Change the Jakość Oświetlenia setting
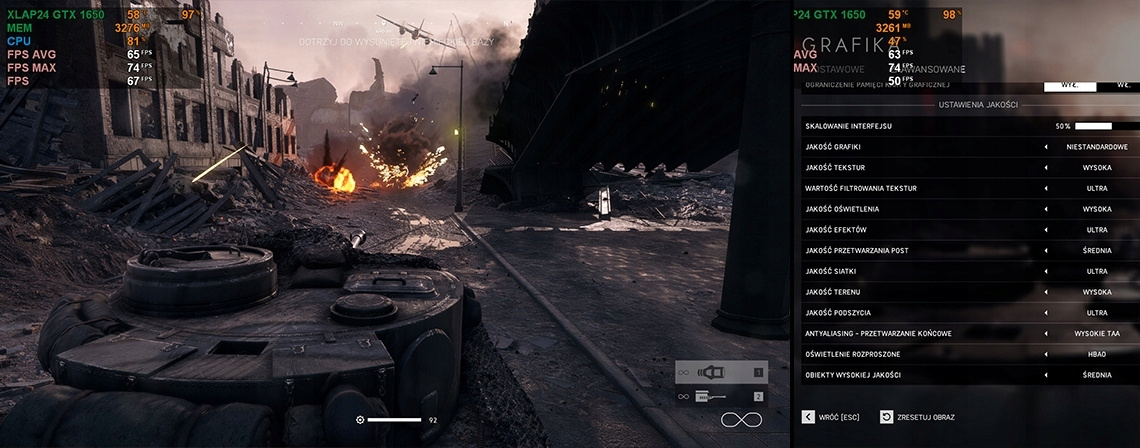Screen dimensions: 1140x448 coord(1096,209)
